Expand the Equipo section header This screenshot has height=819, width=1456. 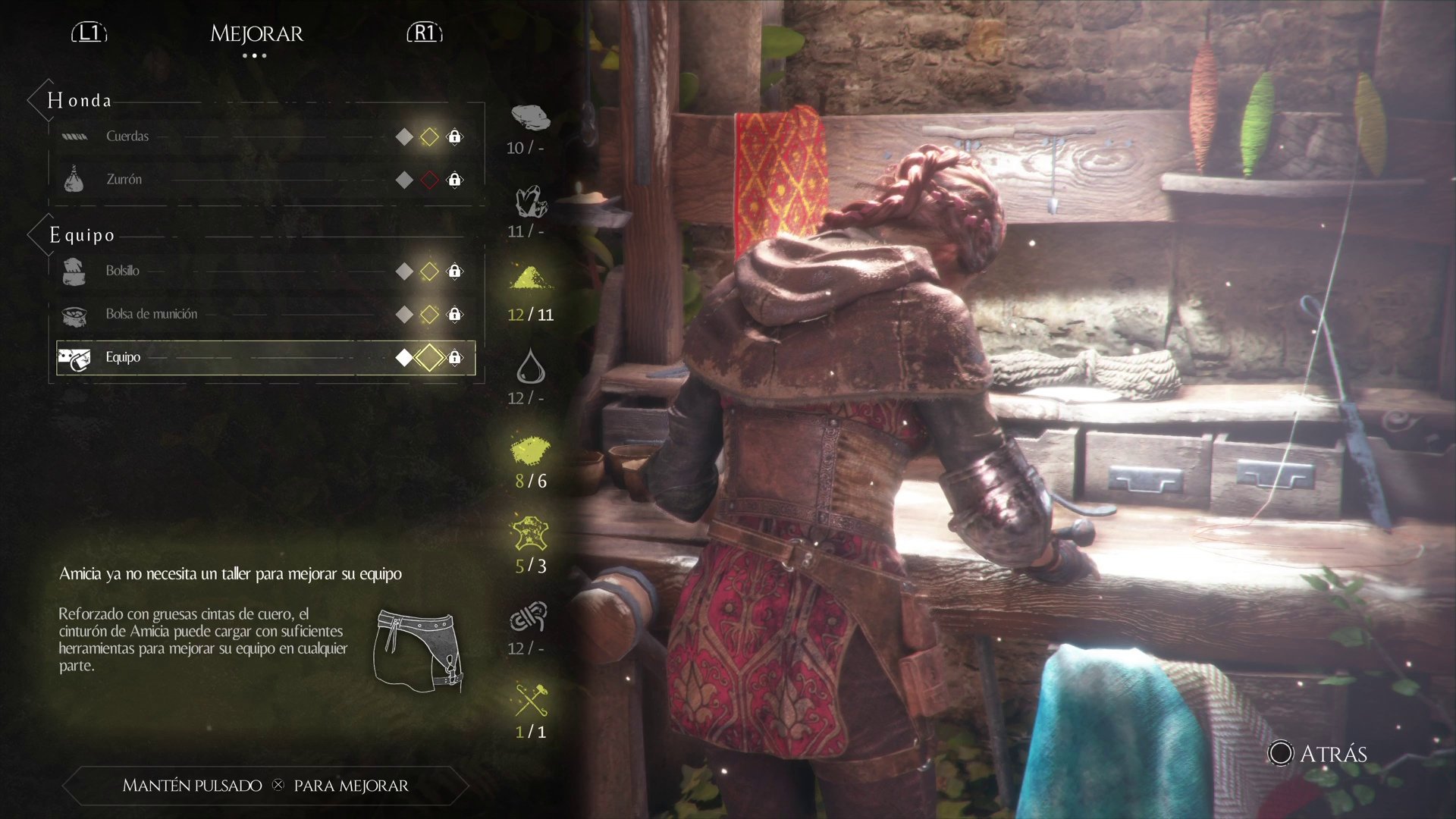pyautogui.click(x=83, y=234)
